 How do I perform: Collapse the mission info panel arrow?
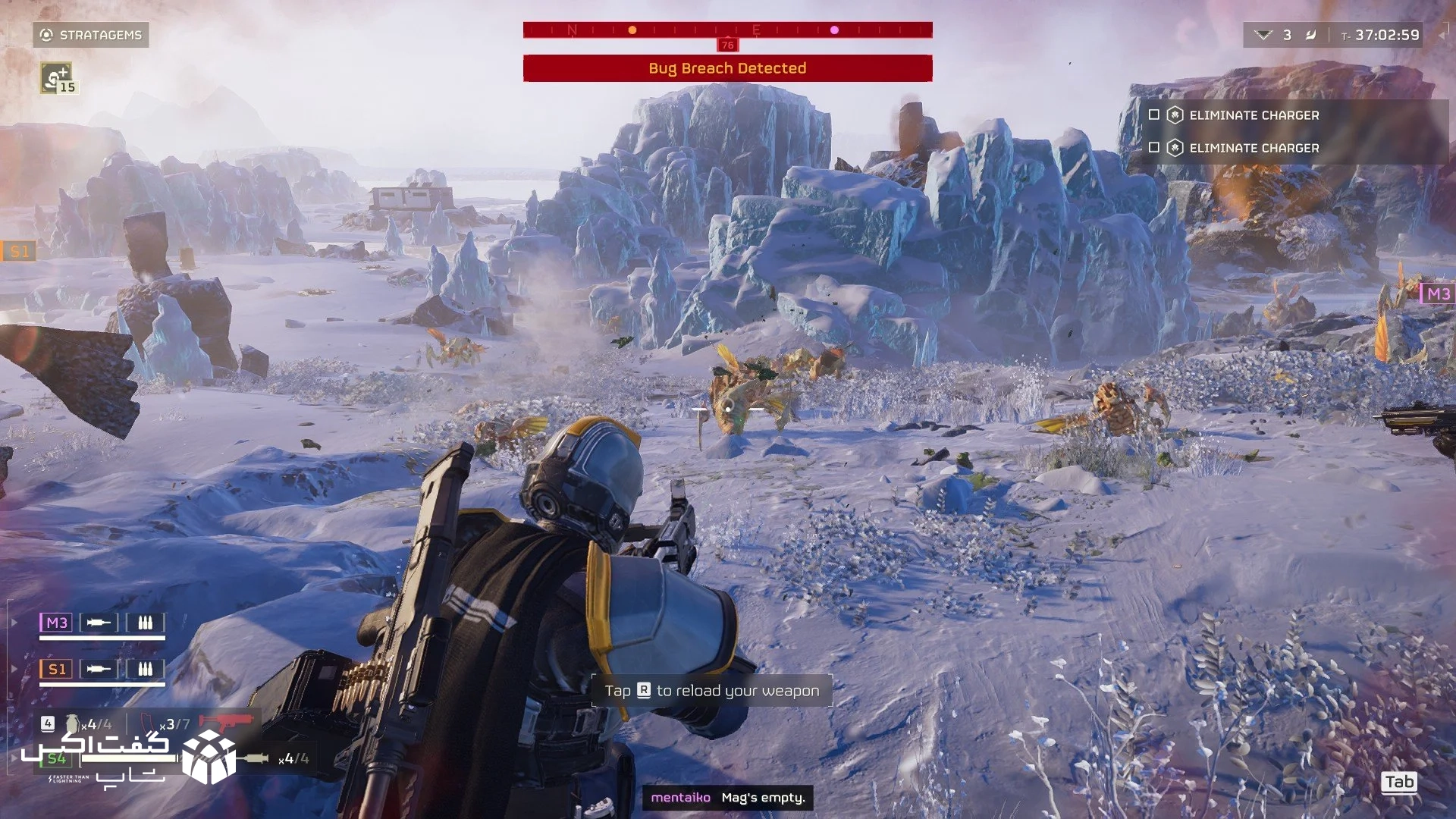tap(1442, 35)
